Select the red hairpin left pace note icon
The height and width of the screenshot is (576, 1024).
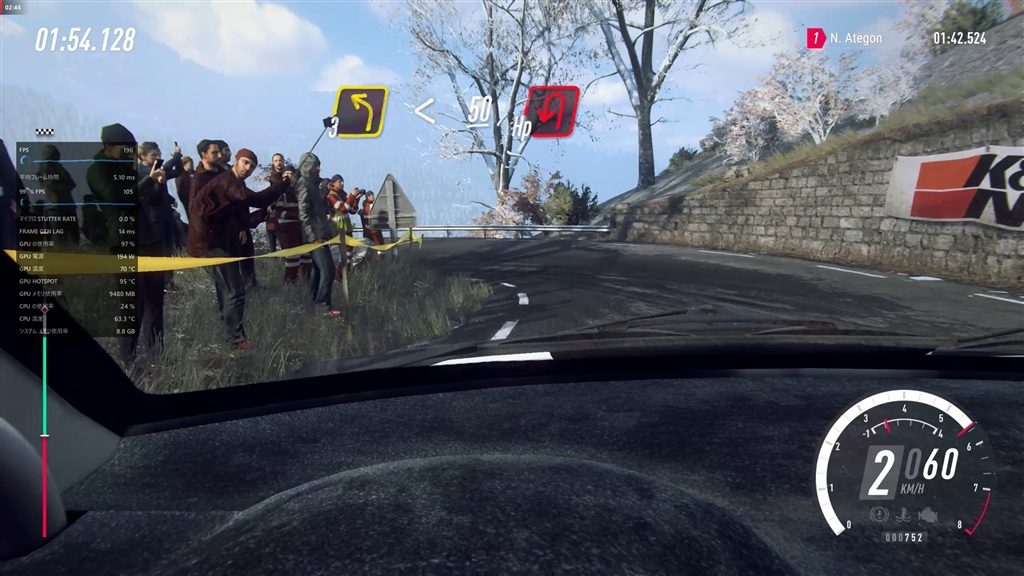pos(552,111)
